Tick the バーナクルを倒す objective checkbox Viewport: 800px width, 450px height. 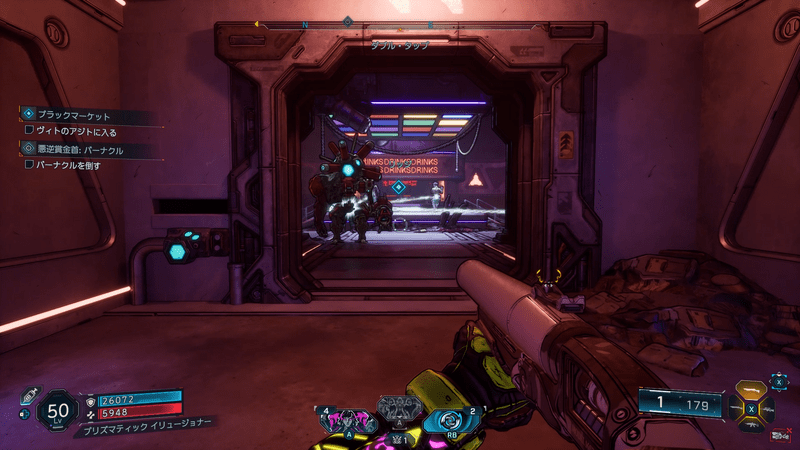click(x=29, y=164)
